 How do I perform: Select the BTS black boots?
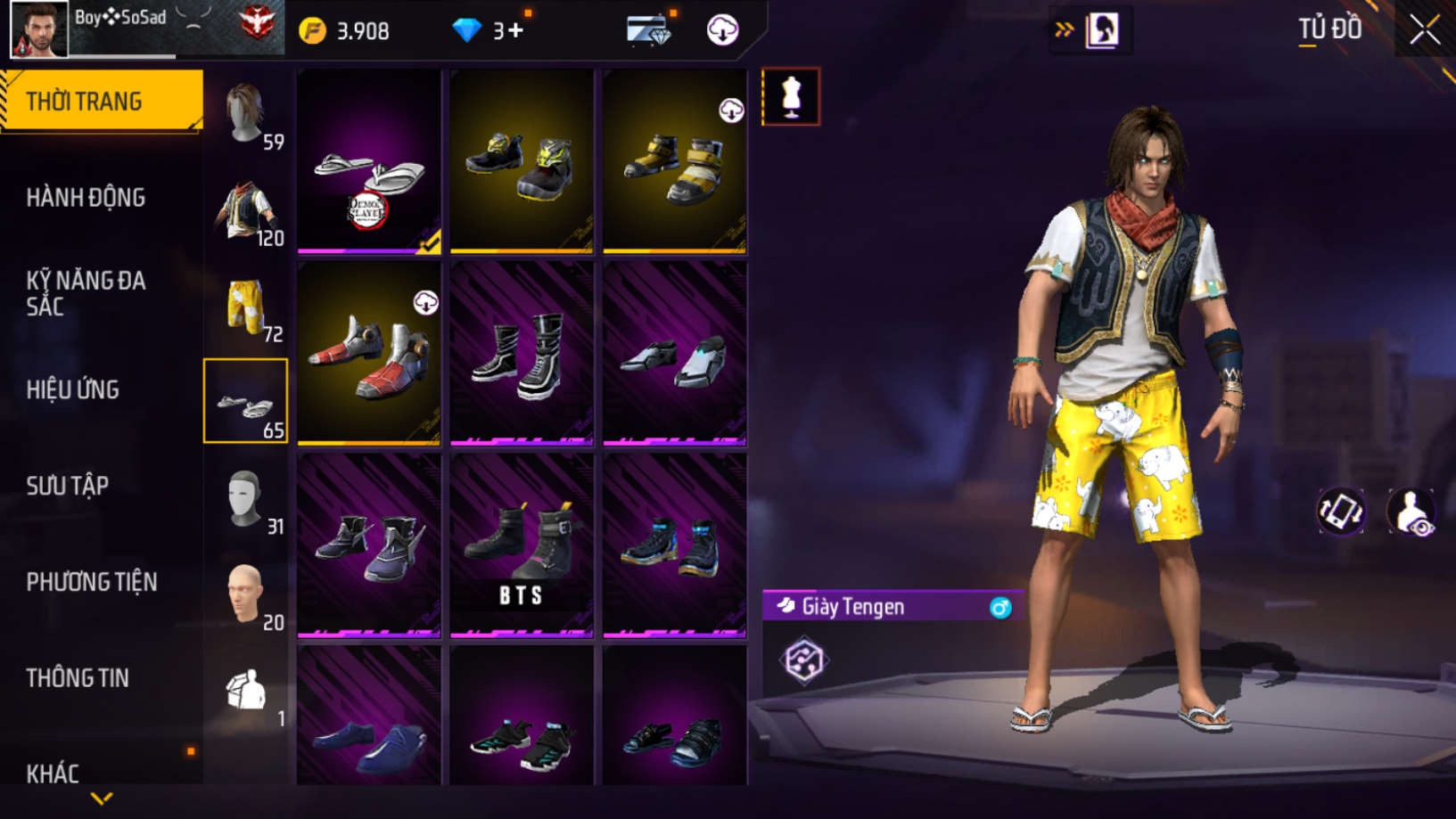pyautogui.click(x=522, y=545)
